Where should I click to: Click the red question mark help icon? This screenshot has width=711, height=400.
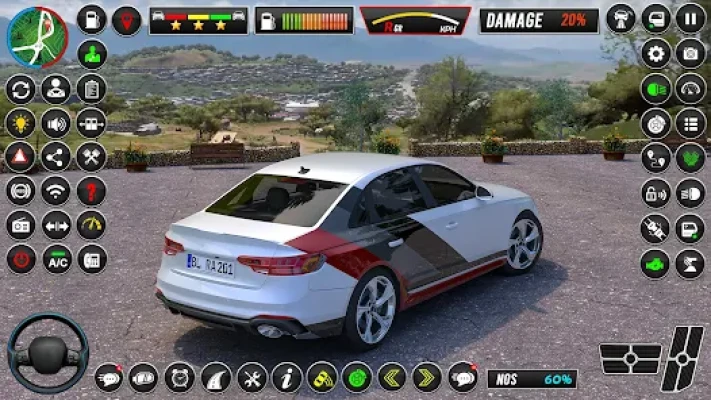coord(91,190)
